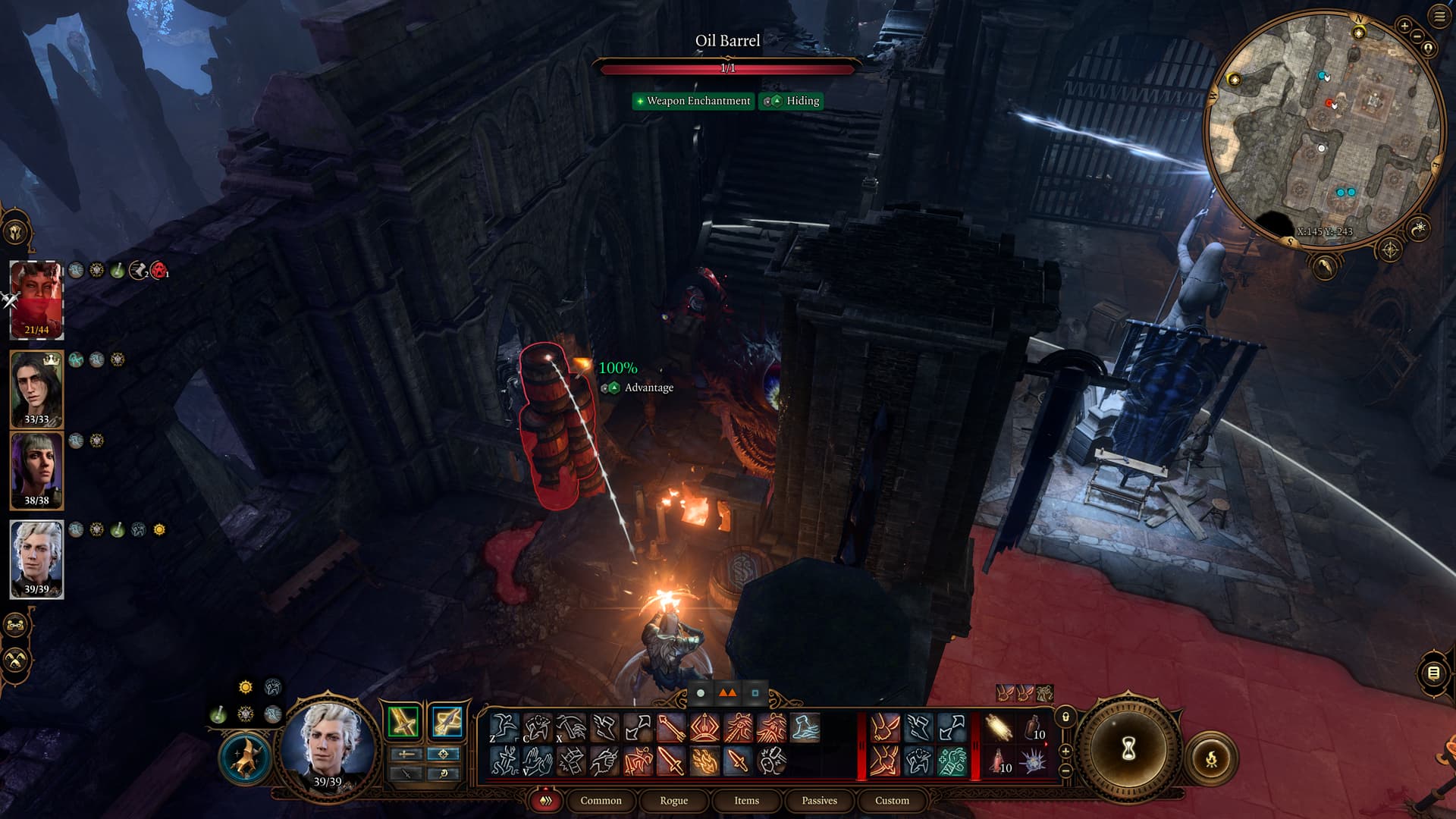The height and width of the screenshot is (819, 1456).
Task: Open the main menu above the minimap
Action: (x=1439, y=17)
